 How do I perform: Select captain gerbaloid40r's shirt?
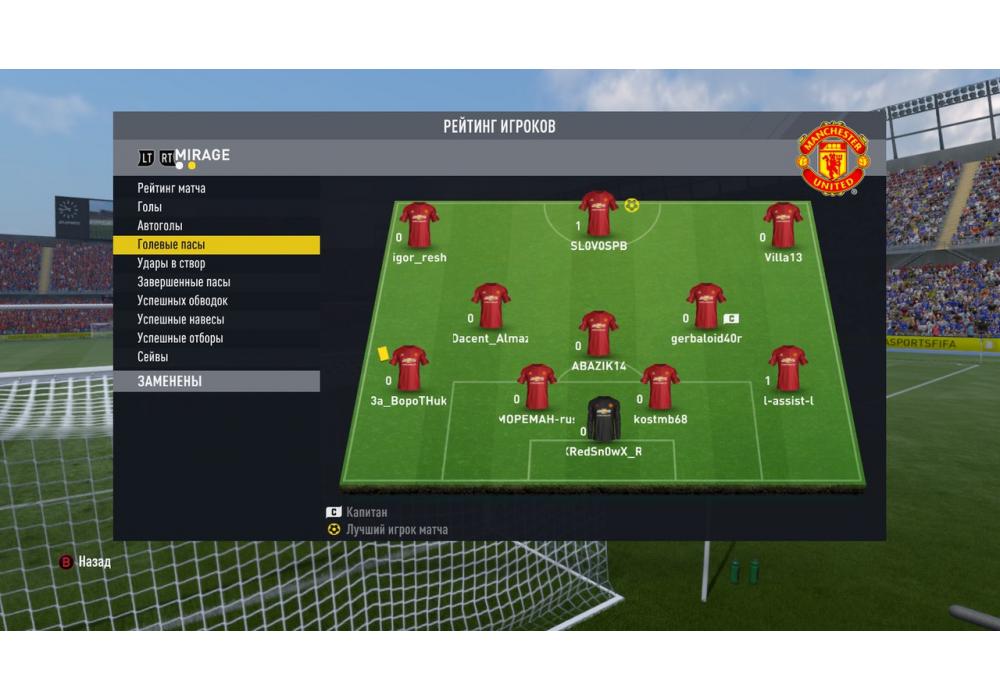pos(706,306)
